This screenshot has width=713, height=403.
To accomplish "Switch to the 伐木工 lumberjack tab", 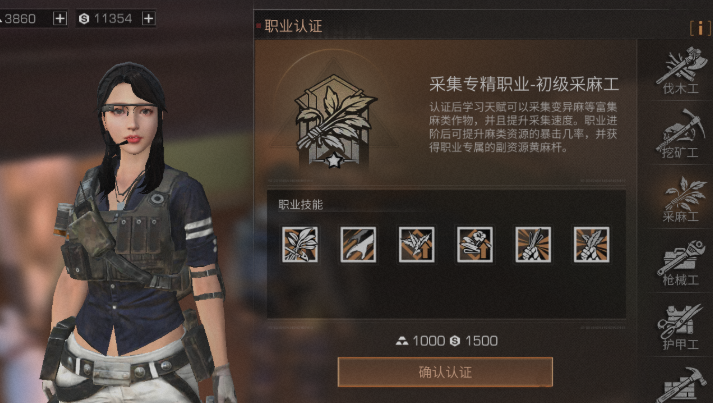I will point(680,73).
